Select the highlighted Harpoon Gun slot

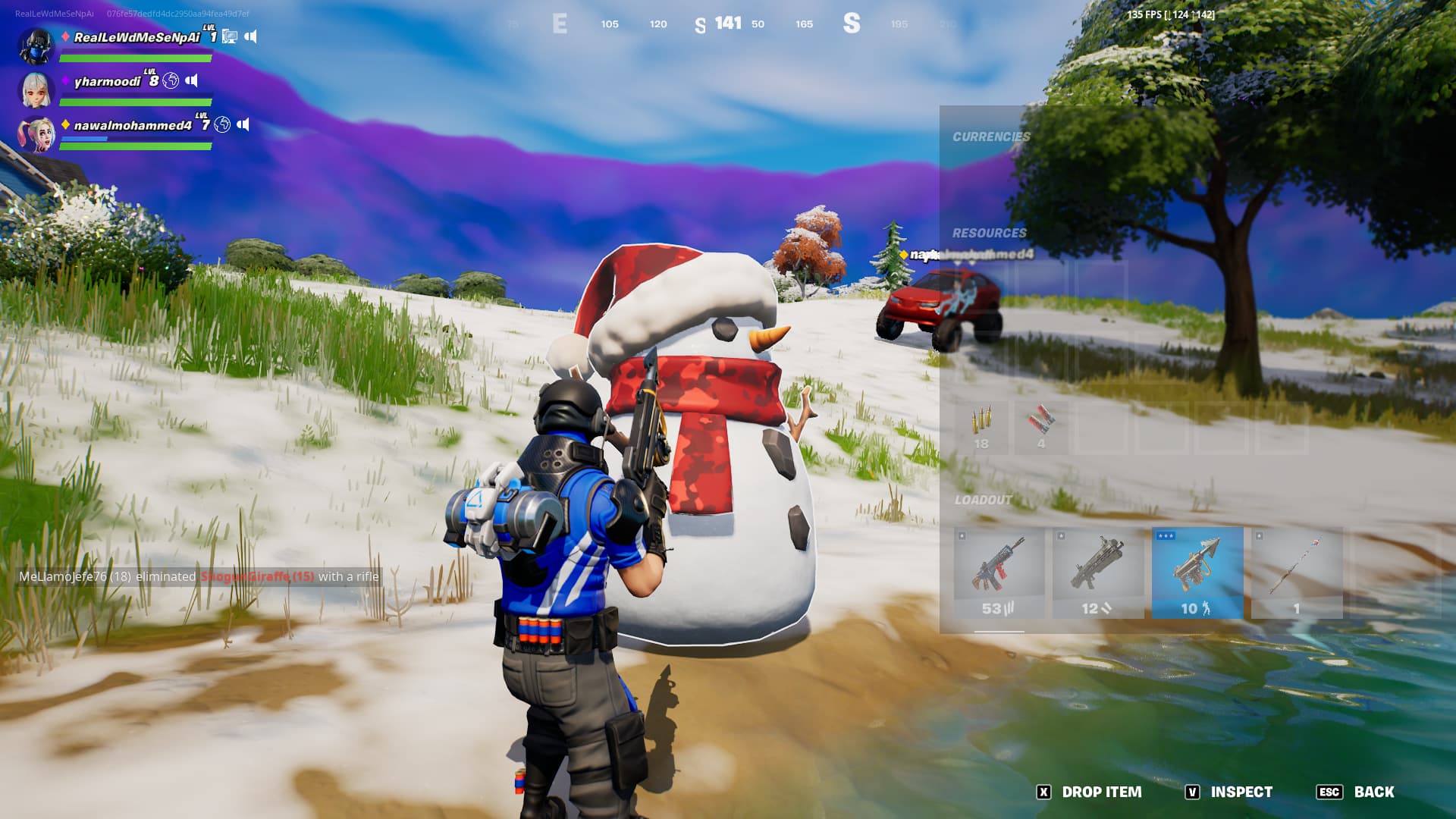(1198, 569)
